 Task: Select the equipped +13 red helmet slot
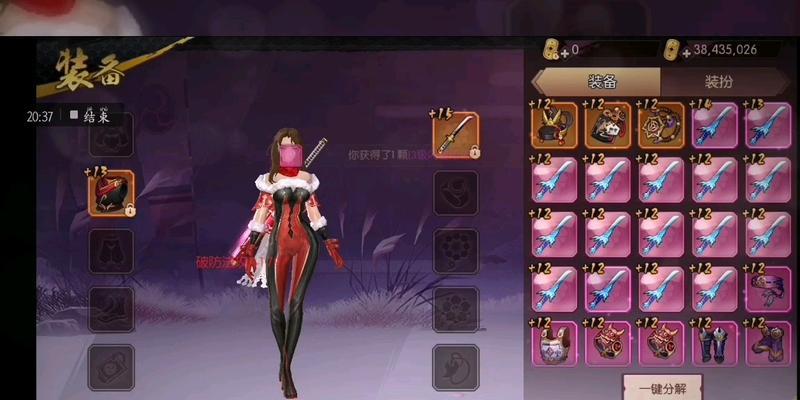pos(111,193)
